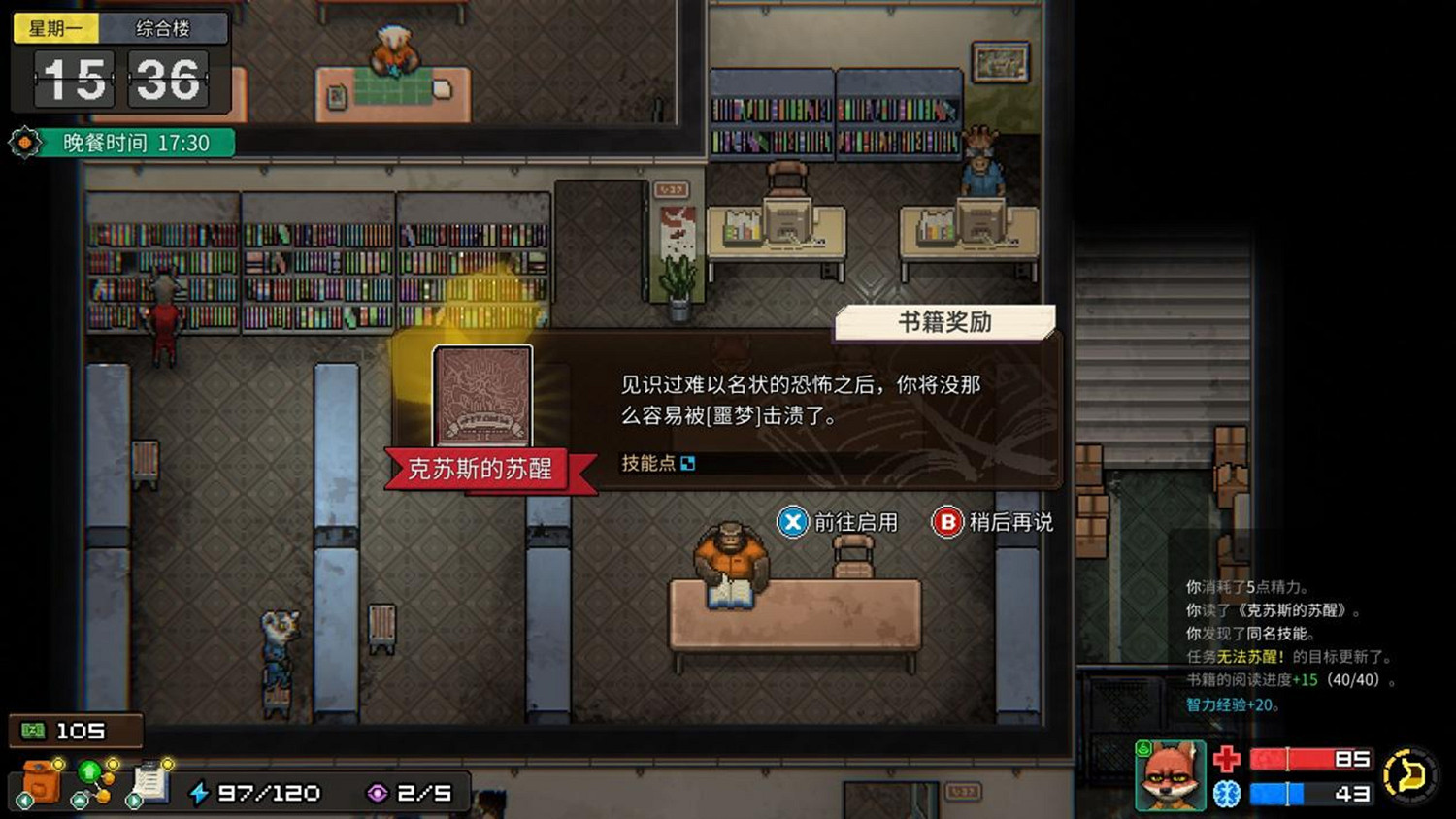
Task: Expand the quest clipboard arrow toggle
Action: [x=134, y=800]
